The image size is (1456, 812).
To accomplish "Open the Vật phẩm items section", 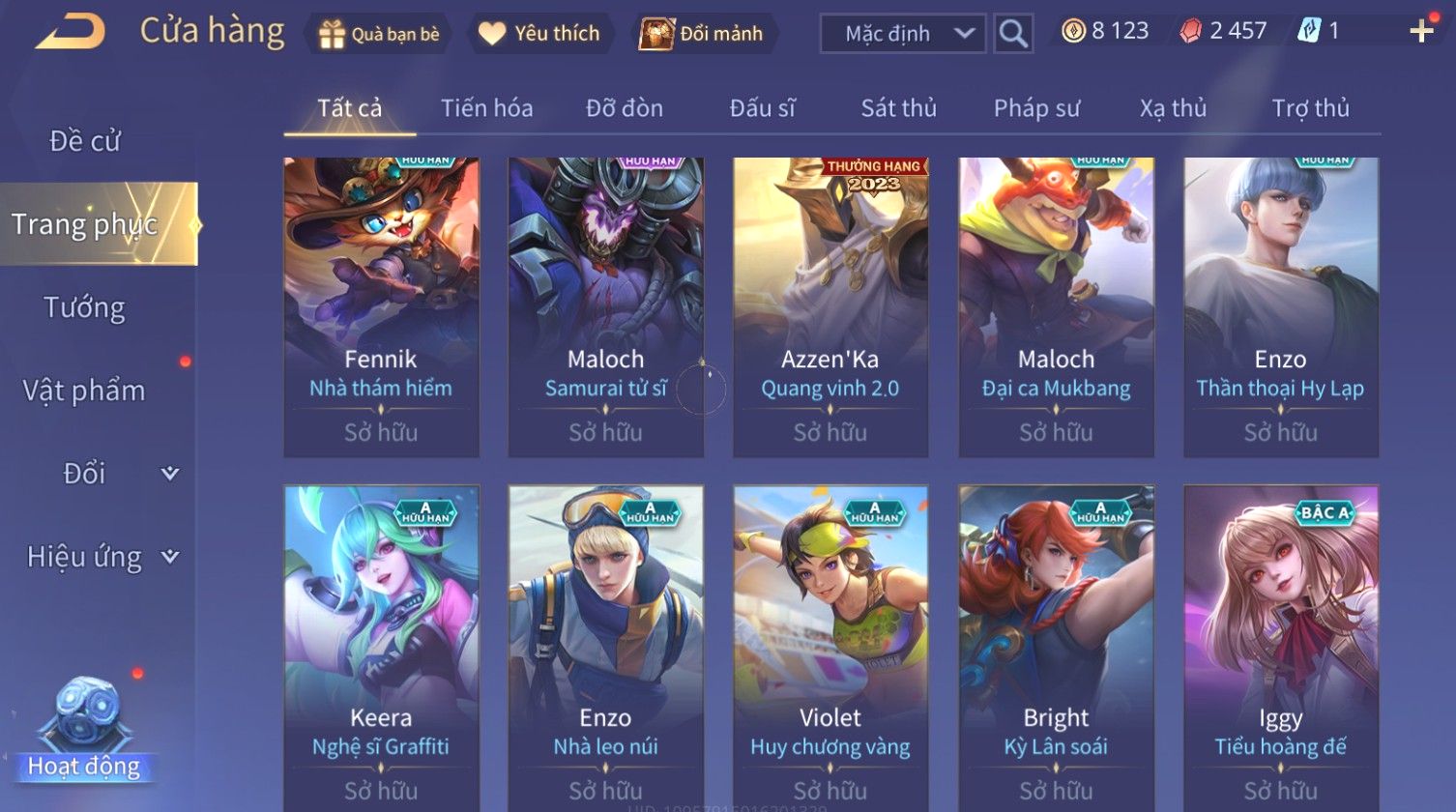I will pyautogui.click(x=85, y=391).
